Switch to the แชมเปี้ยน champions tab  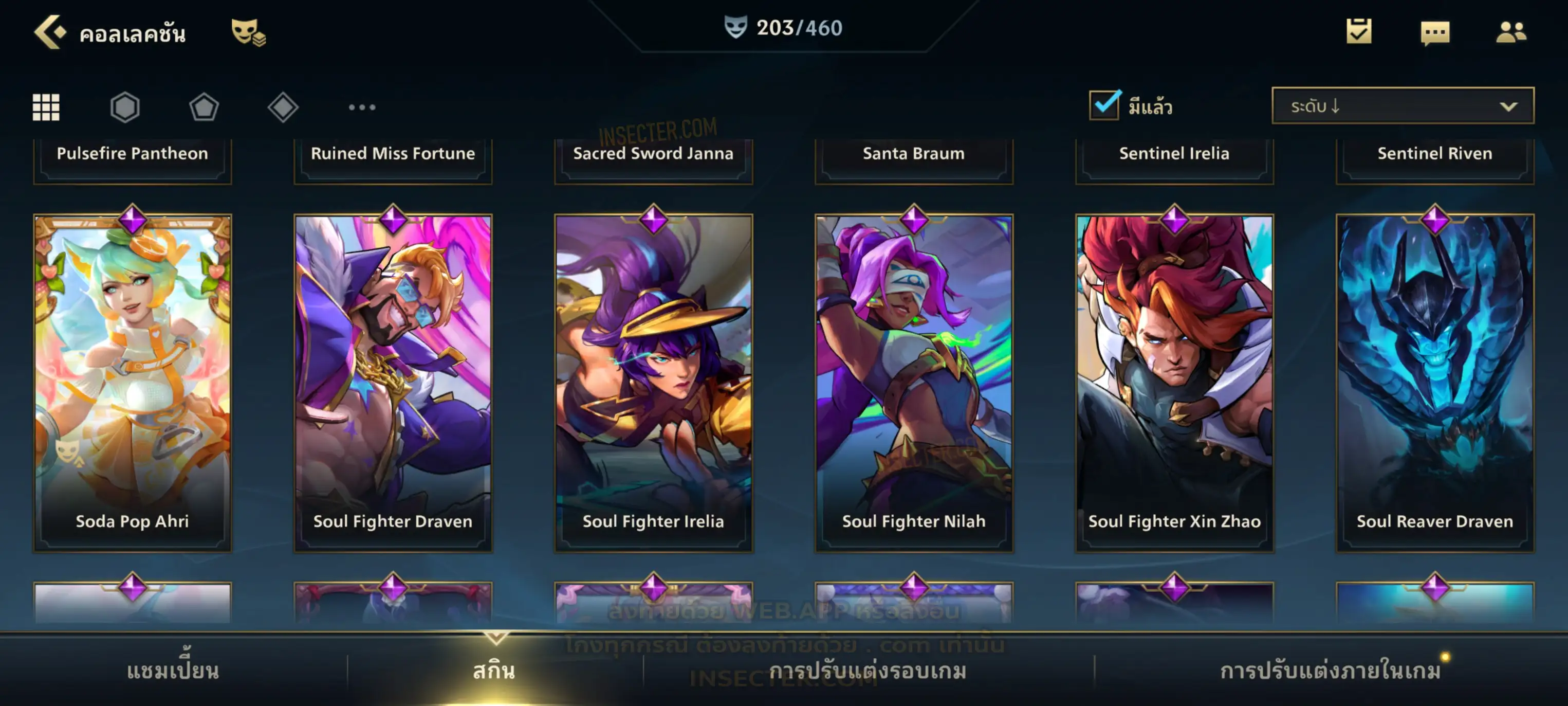173,671
